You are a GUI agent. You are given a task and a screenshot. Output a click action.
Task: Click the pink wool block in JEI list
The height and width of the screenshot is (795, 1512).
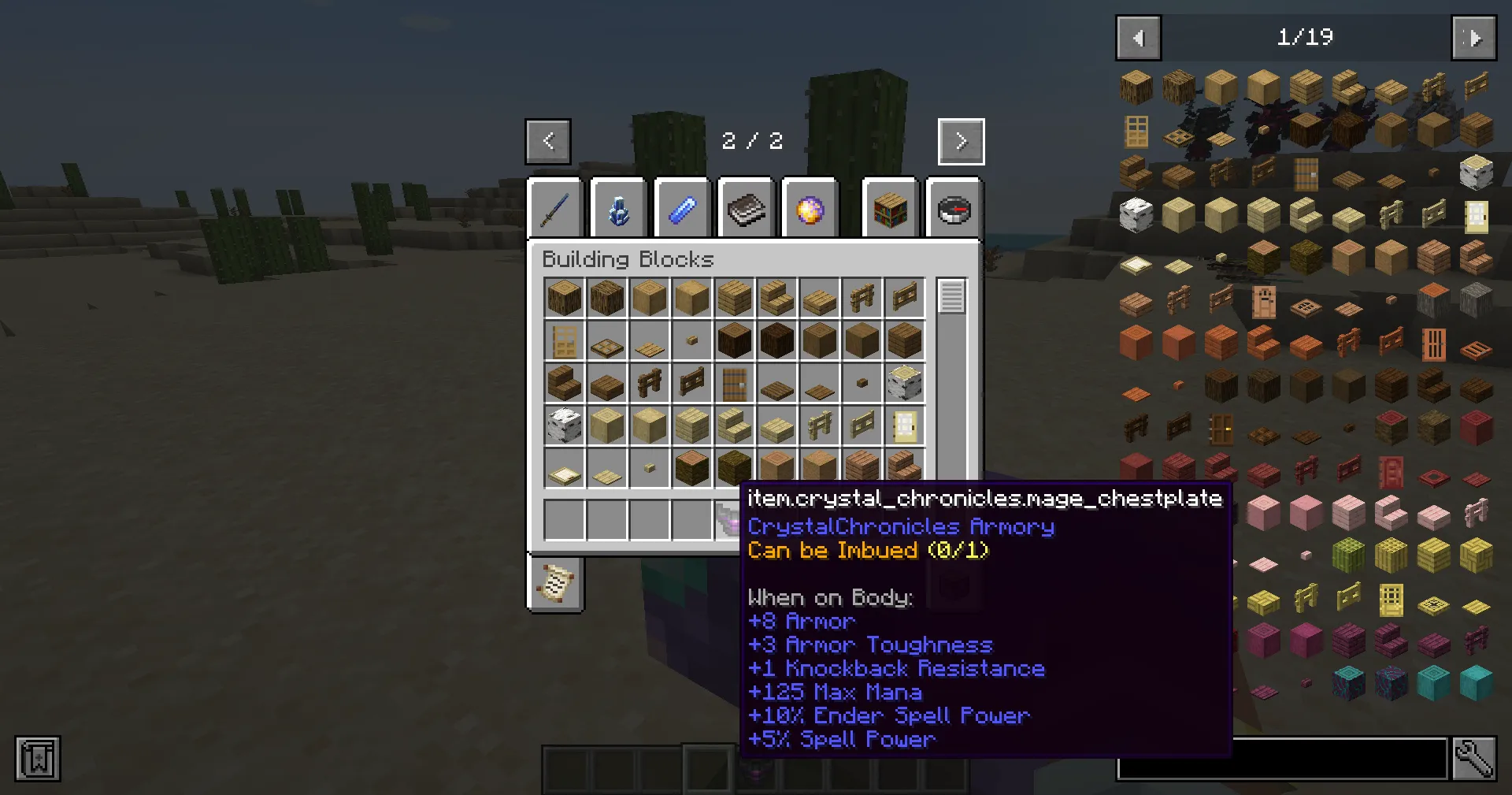pyautogui.click(x=1305, y=513)
